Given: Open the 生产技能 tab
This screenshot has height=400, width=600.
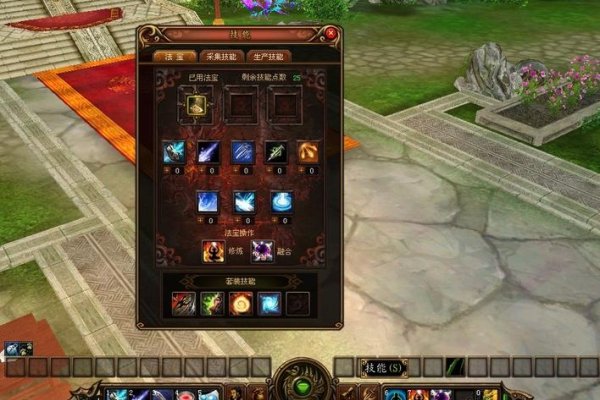Looking at the screenshot, I should point(268,56).
